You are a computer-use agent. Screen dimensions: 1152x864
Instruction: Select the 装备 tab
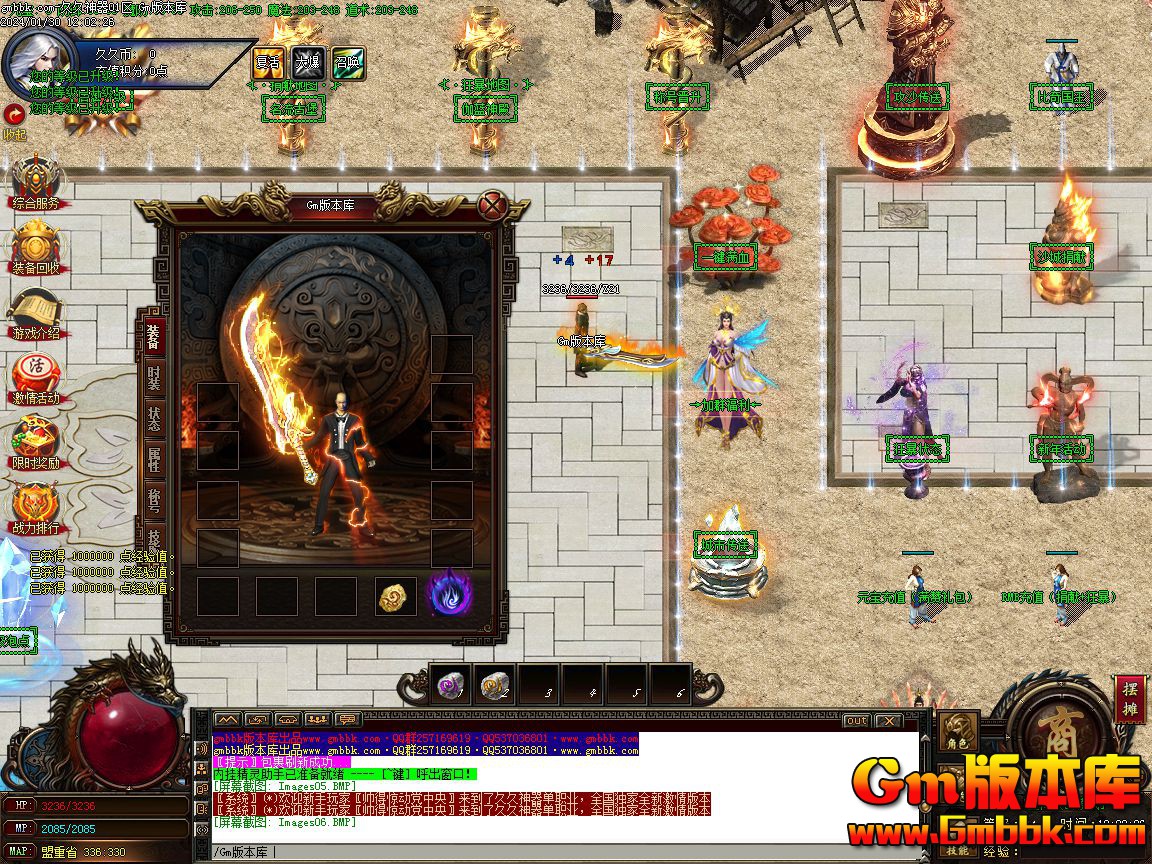click(154, 337)
